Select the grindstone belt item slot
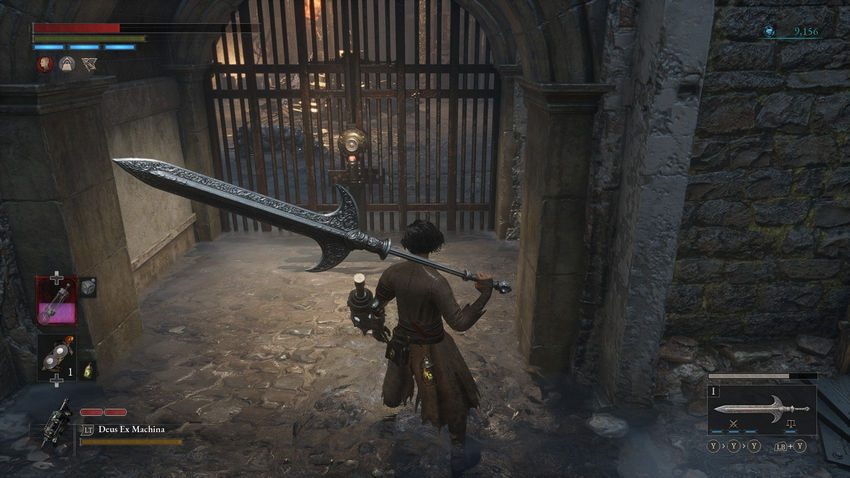850x478 pixels. coord(56,357)
